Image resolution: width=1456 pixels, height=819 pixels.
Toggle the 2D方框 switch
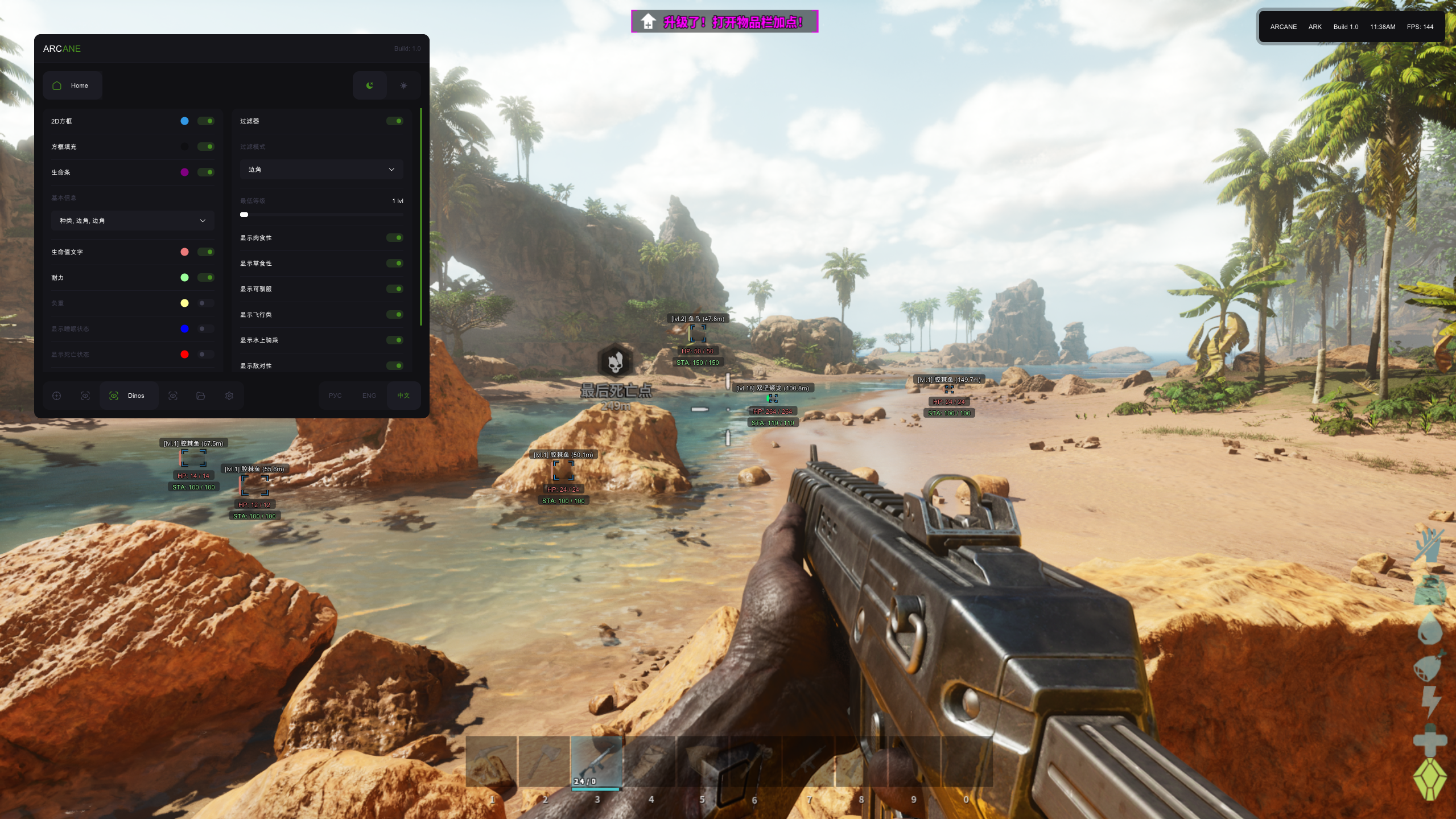click(x=205, y=121)
